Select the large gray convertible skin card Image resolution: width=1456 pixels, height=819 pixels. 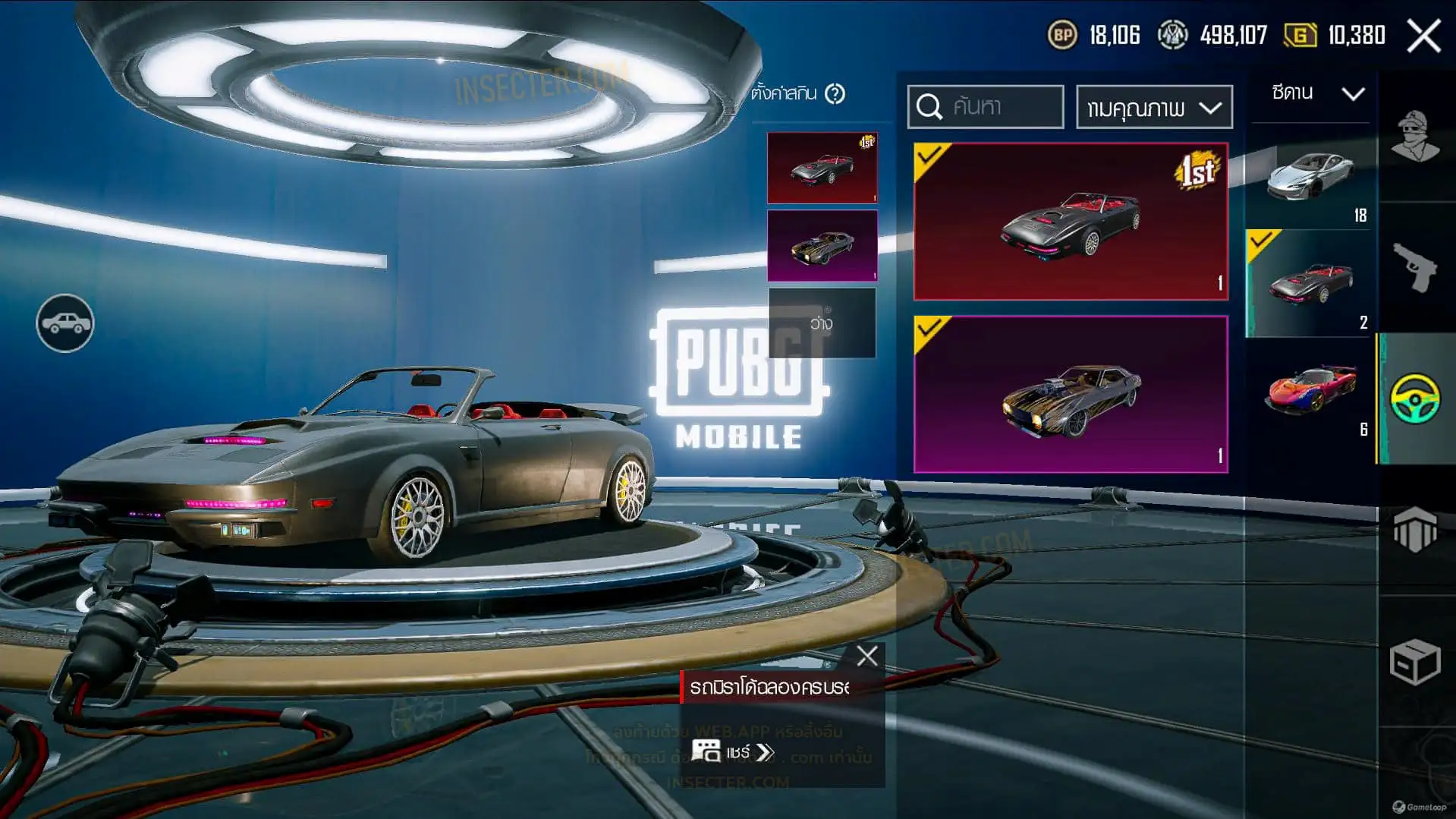pos(1070,221)
